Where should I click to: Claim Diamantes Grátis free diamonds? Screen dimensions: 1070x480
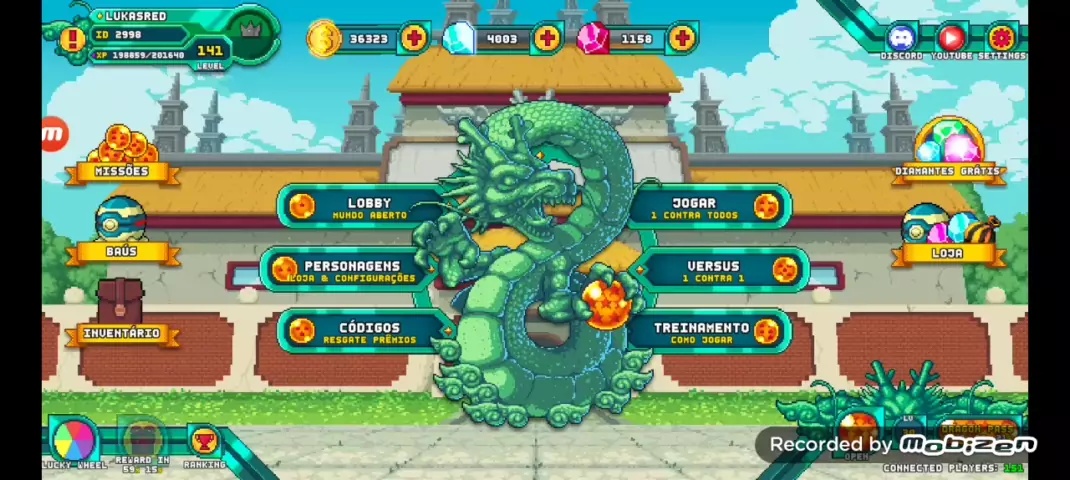pos(948,150)
